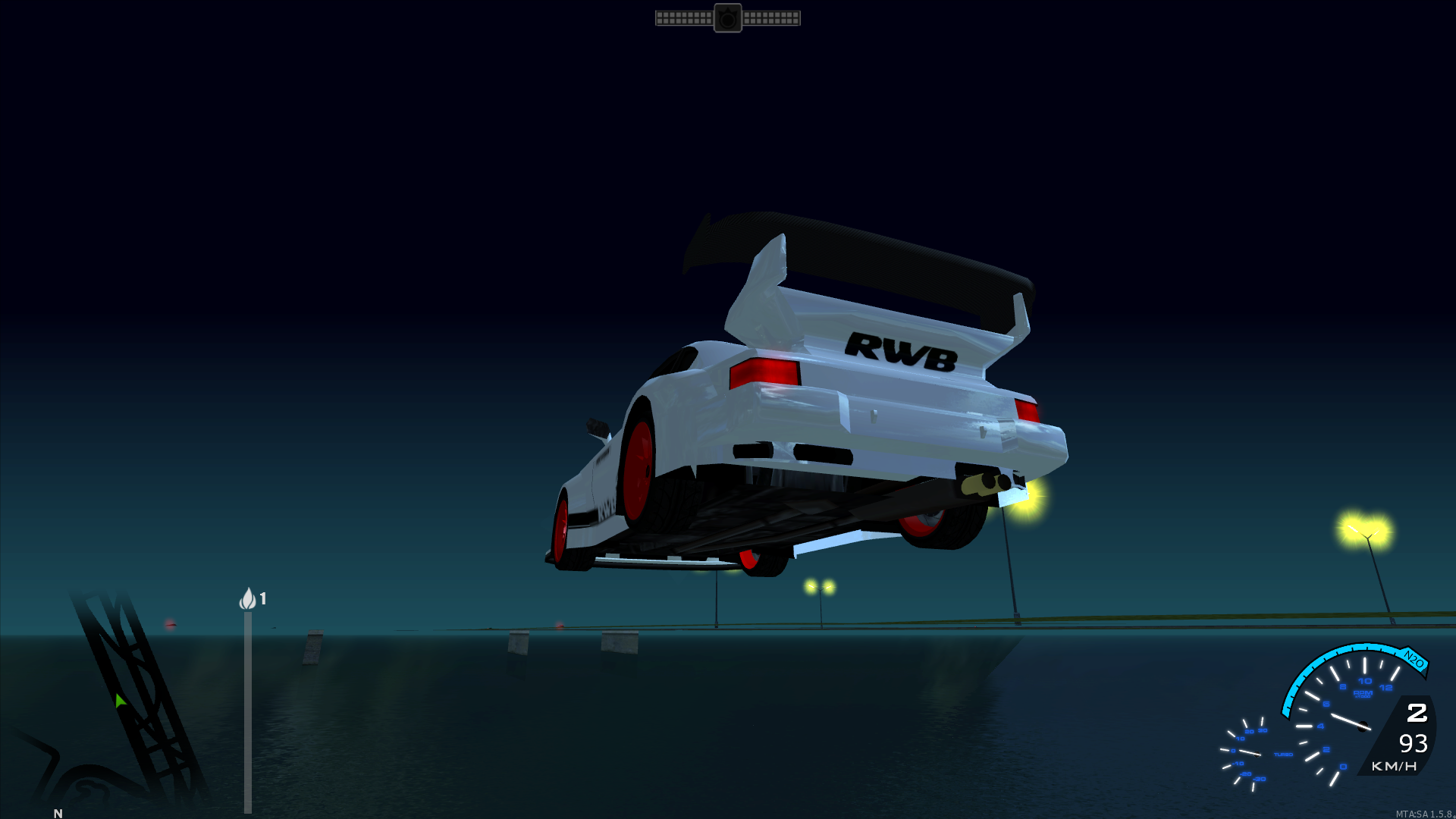1456x819 pixels.
Task: Click the right film strip segment beside the camera
Action: 773,17
